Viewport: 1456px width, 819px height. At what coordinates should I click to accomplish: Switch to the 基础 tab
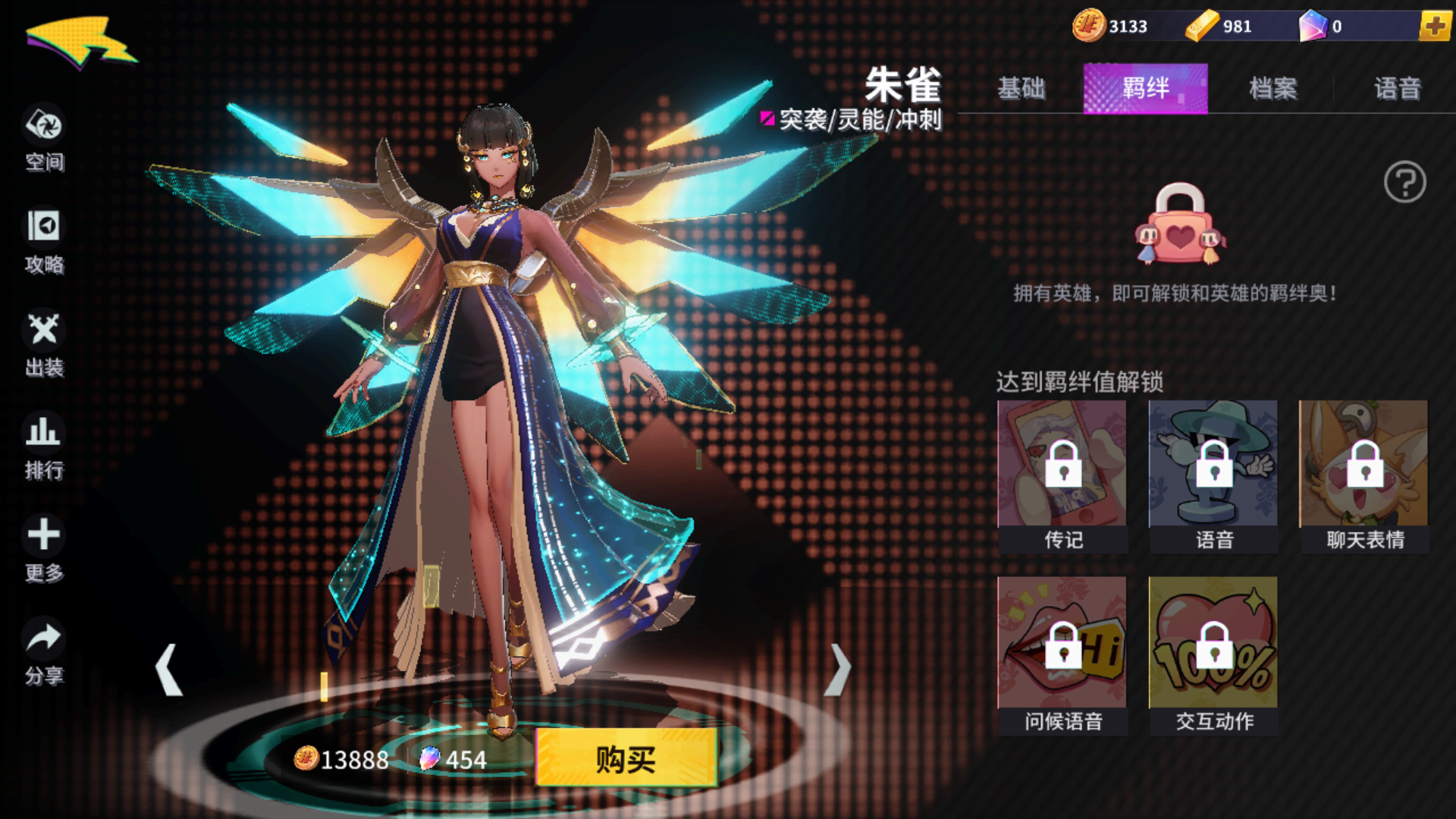coord(1022,89)
